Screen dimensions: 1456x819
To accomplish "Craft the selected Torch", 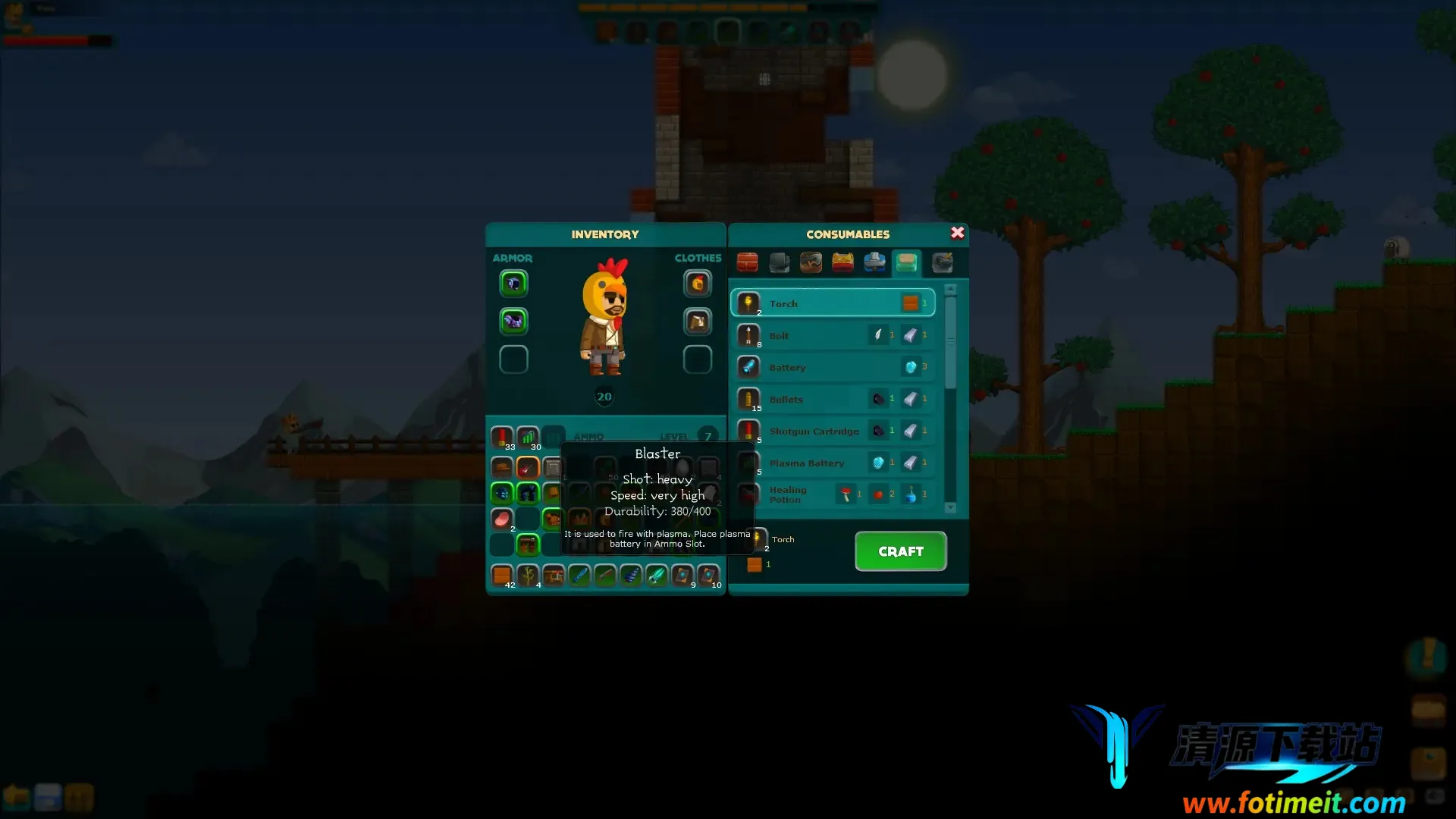I will point(900,551).
